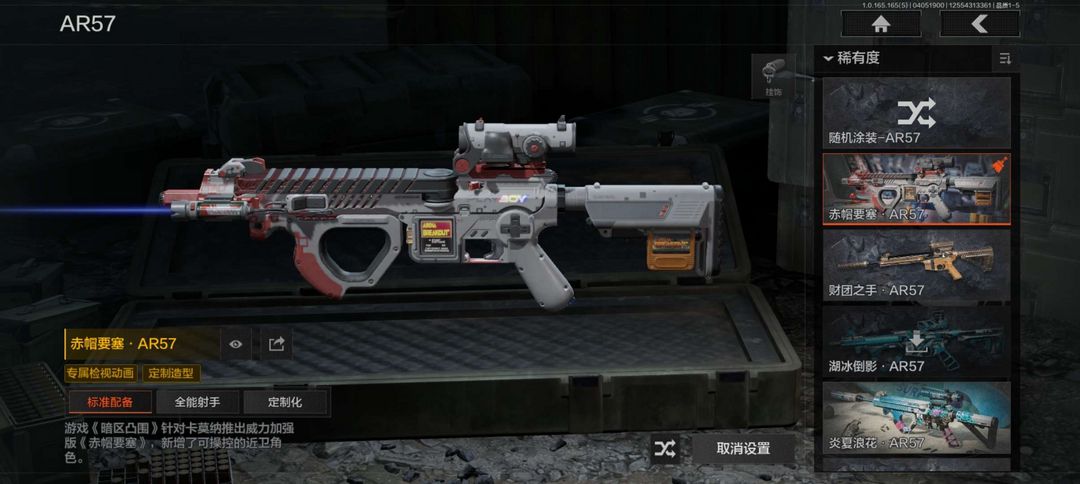Switch to the 标准配备 tab
The width and height of the screenshot is (1080, 484).
click(x=110, y=402)
